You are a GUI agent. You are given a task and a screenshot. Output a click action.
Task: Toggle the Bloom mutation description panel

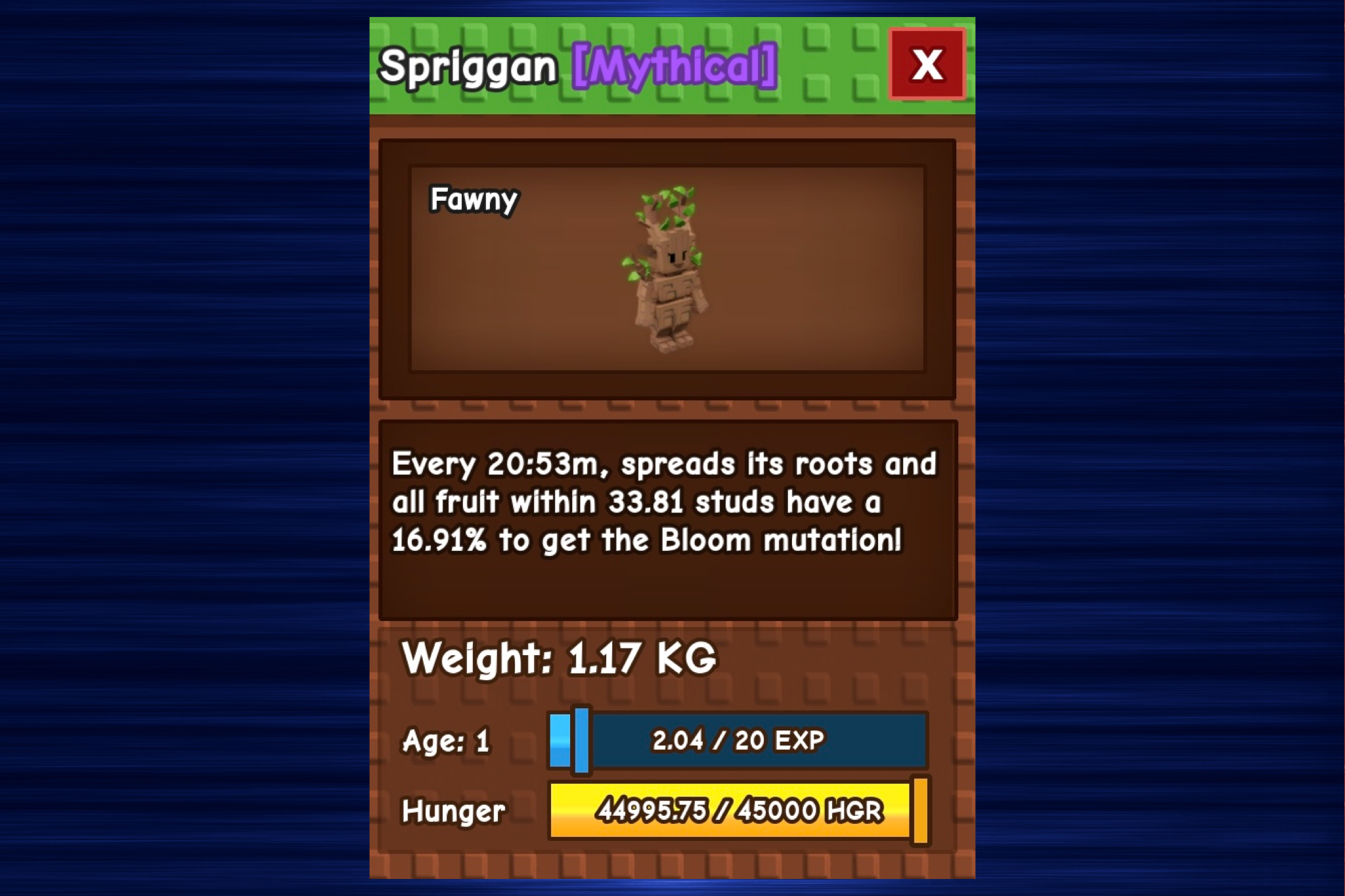tap(667, 519)
